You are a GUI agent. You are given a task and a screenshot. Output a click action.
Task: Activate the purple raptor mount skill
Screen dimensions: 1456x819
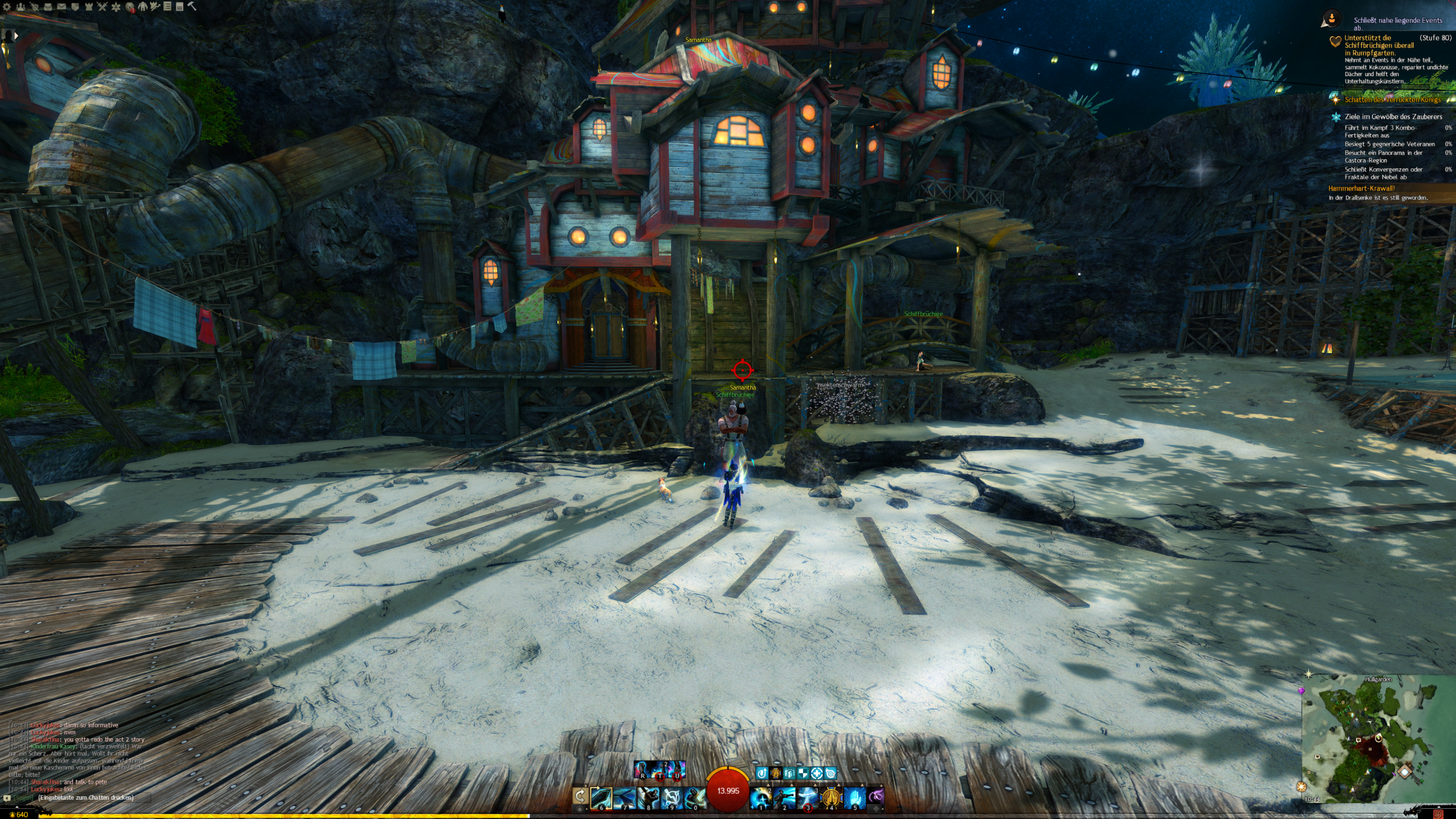(x=876, y=797)
